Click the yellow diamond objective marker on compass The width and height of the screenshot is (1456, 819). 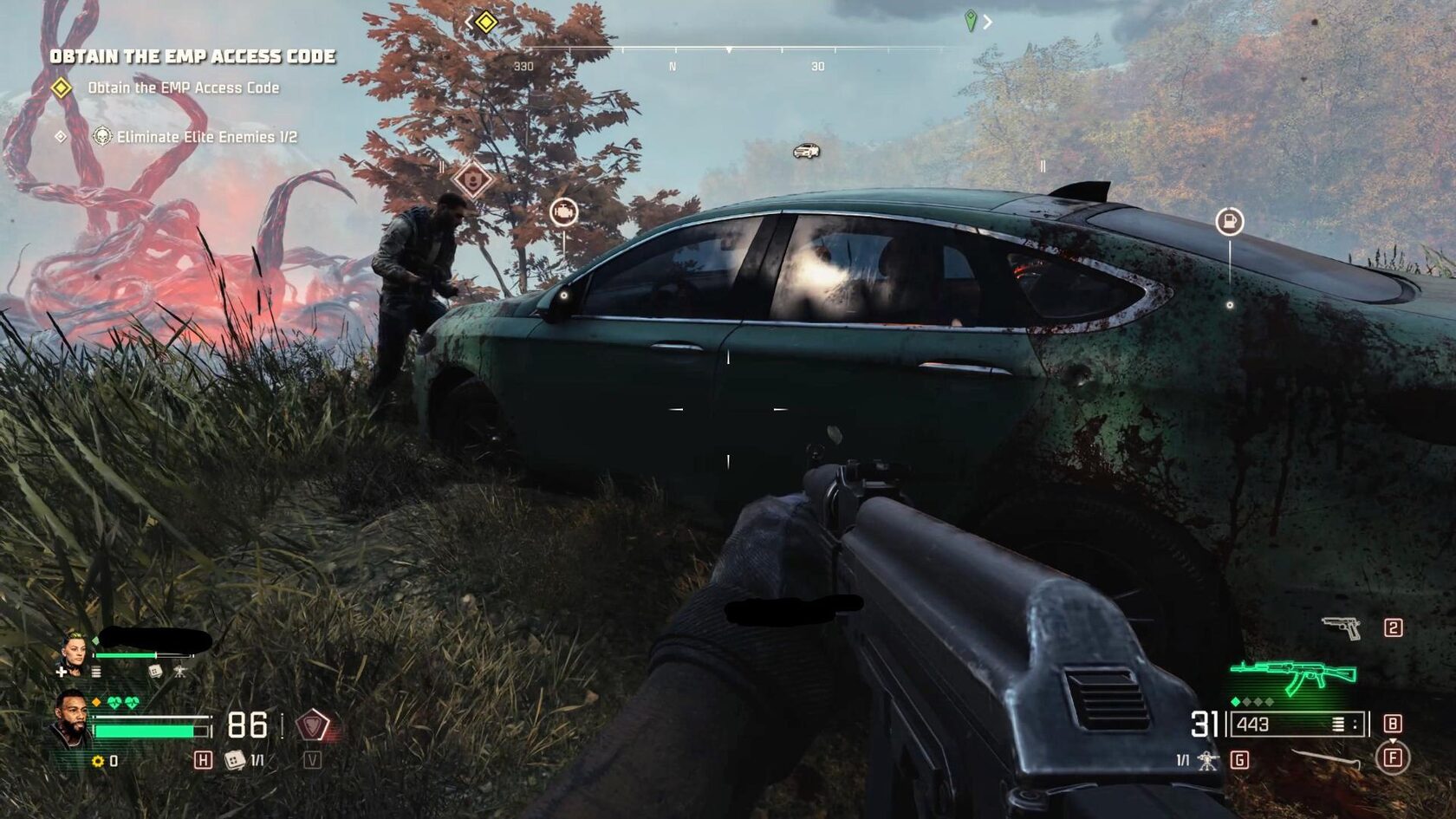coord(486,22)
